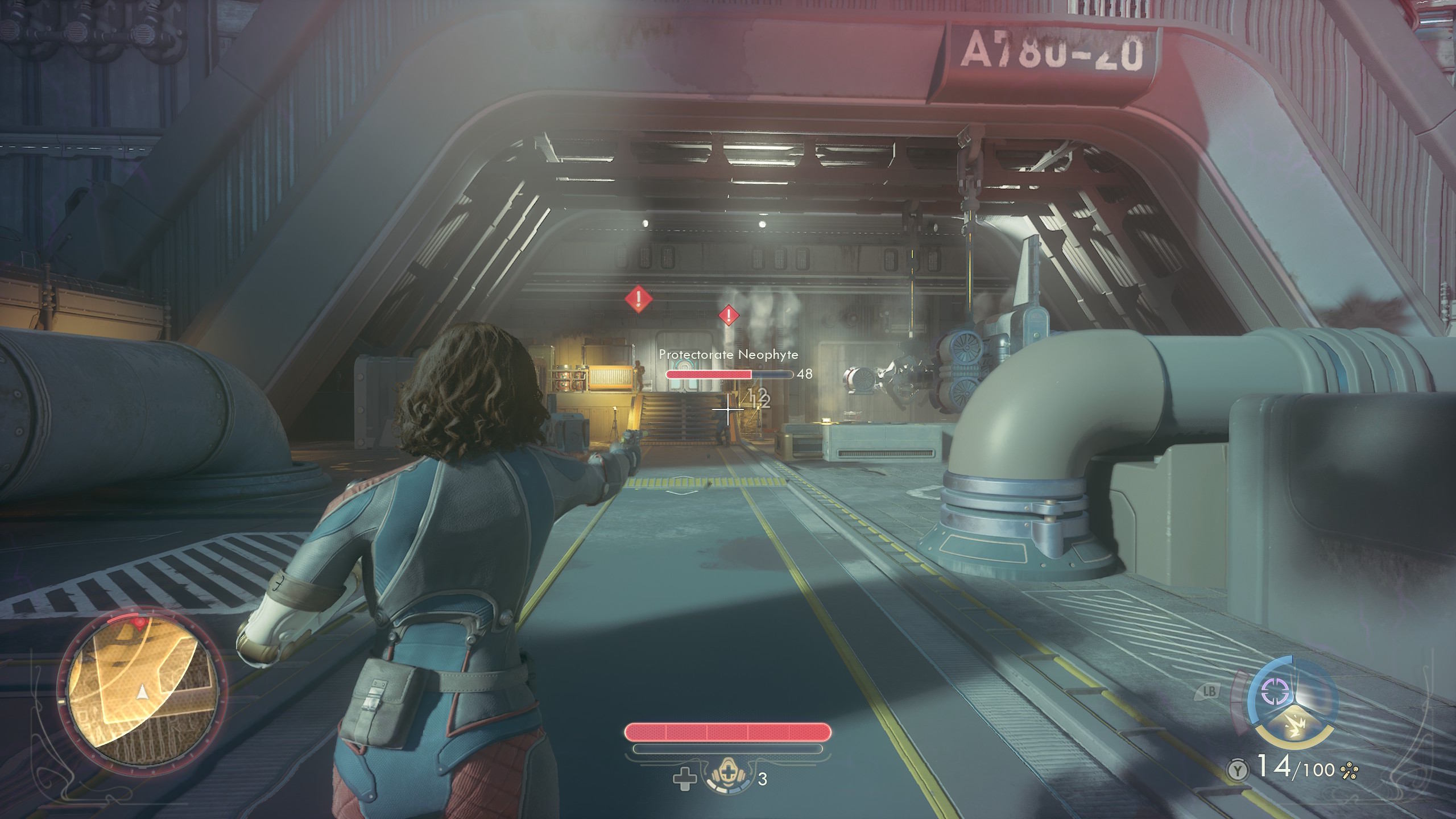The width and height of the screenshot is (1456, 819).
Task: Click the higher red enemy alert marker
Action: [x=639, y=299]
